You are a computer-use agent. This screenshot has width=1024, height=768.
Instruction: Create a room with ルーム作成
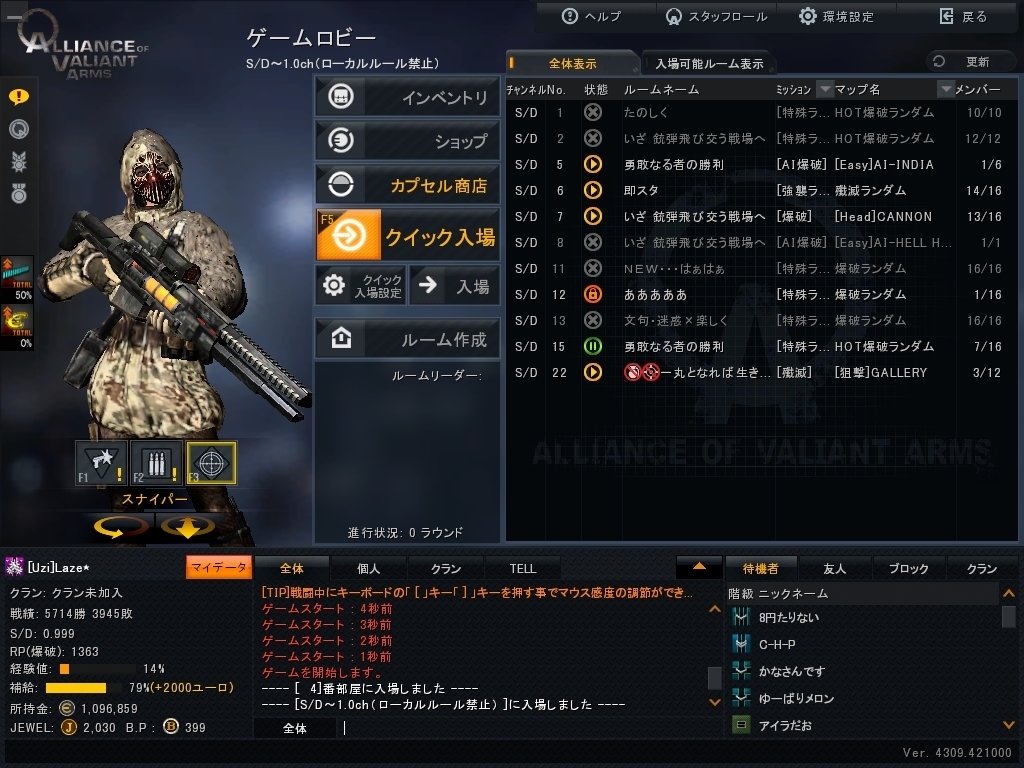point(407,339)
